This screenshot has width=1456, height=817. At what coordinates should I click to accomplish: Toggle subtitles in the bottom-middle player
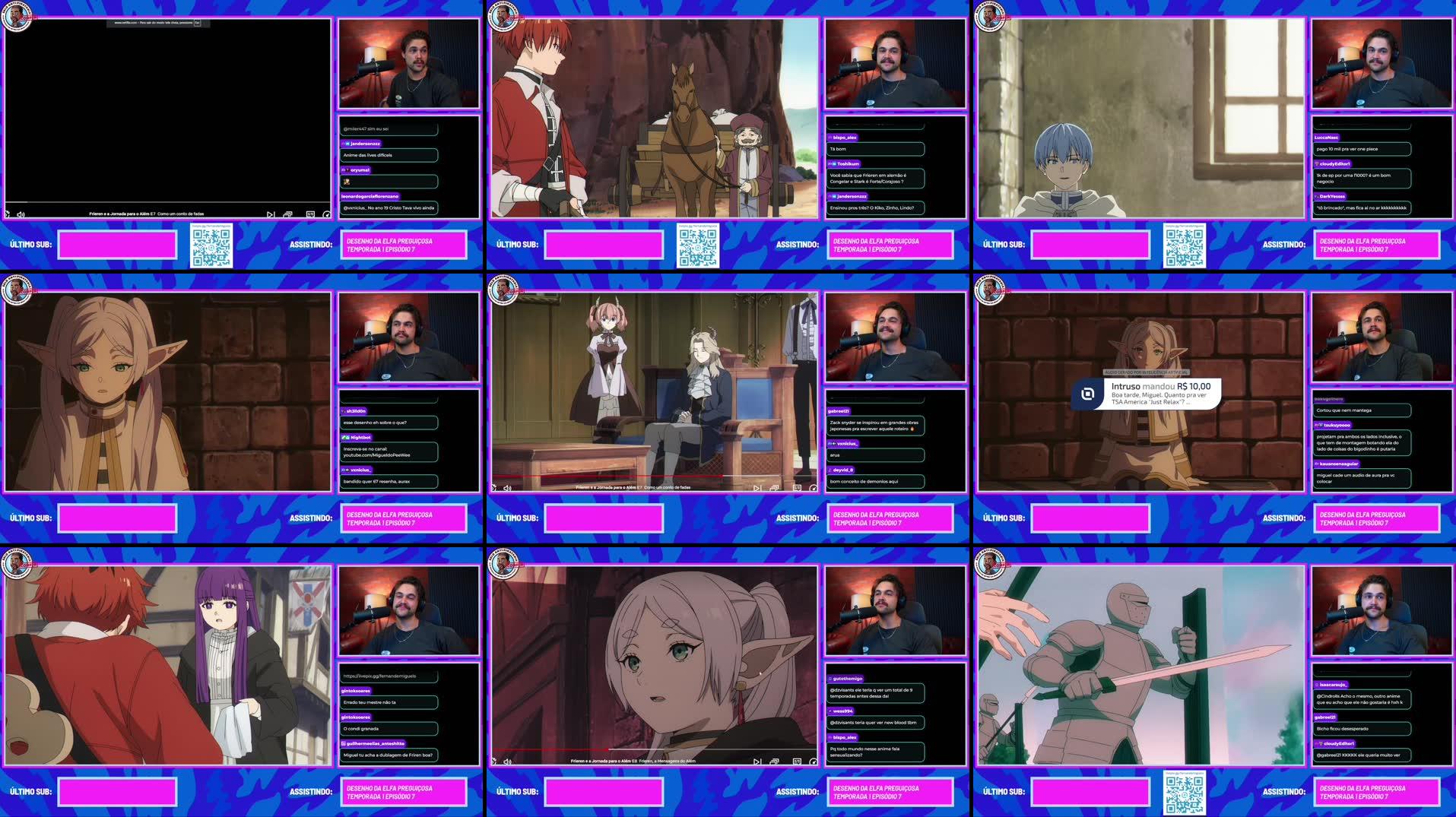797,760
